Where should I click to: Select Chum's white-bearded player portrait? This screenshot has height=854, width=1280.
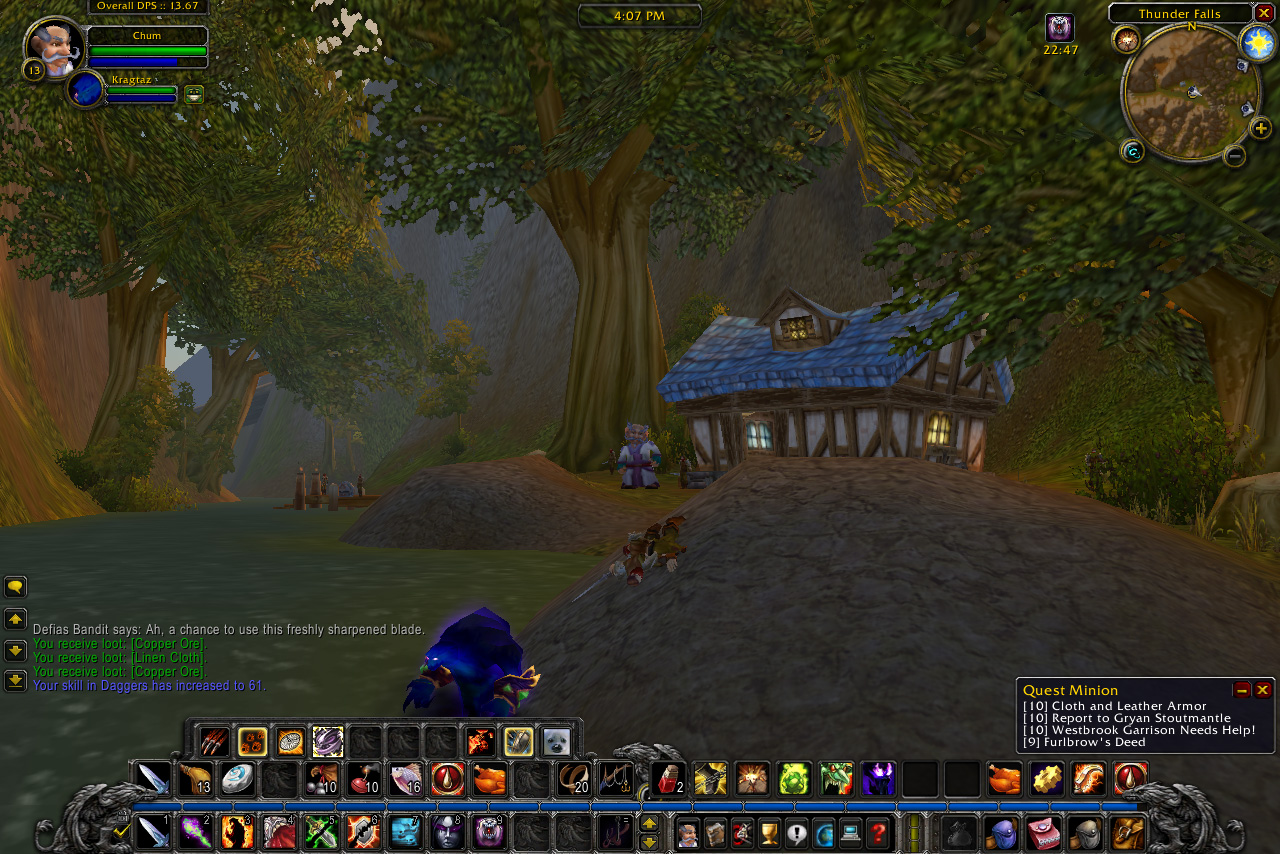click(x=54, y=47)
